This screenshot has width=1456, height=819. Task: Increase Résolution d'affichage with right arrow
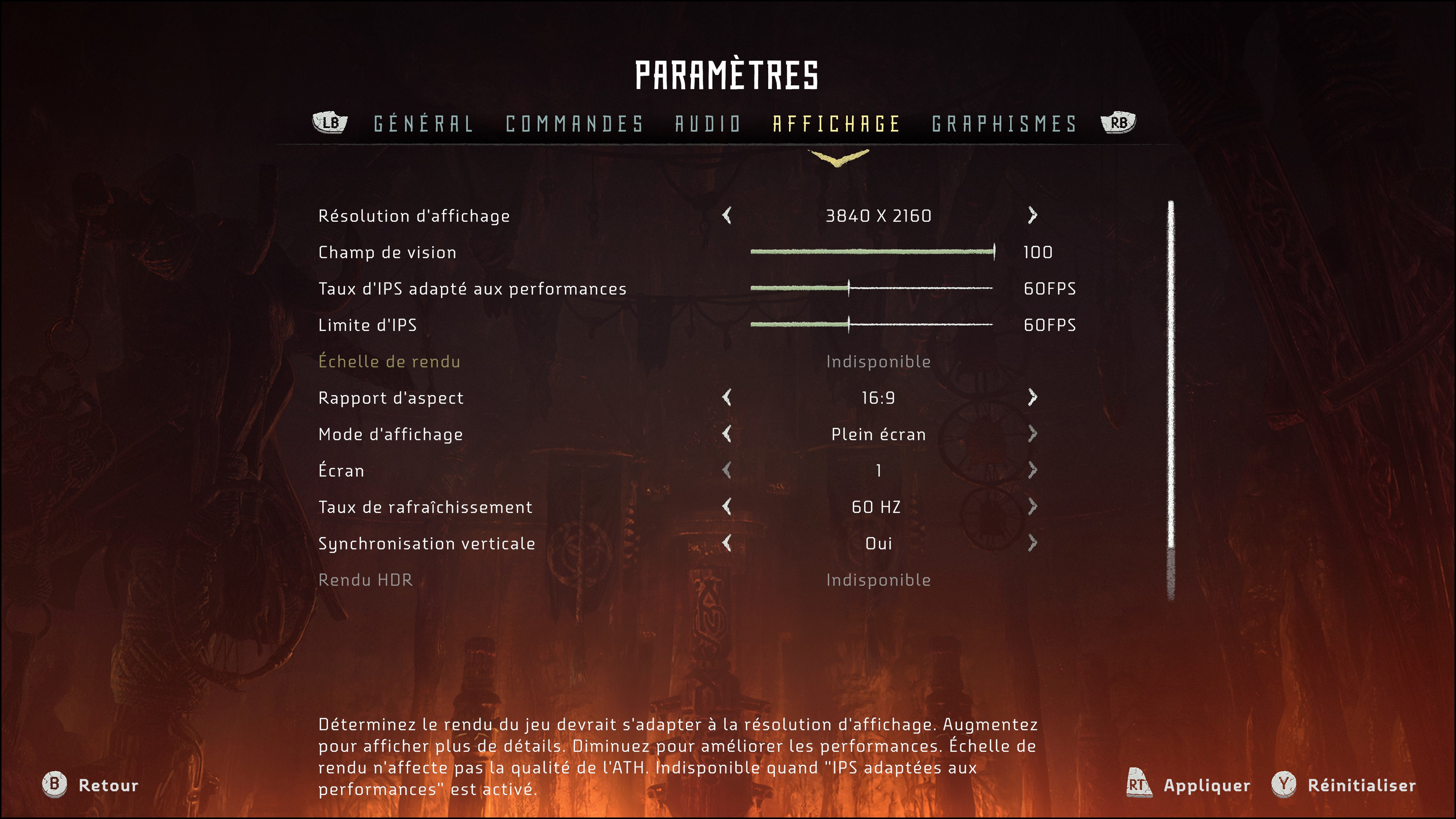click(x=1032, y=215)
